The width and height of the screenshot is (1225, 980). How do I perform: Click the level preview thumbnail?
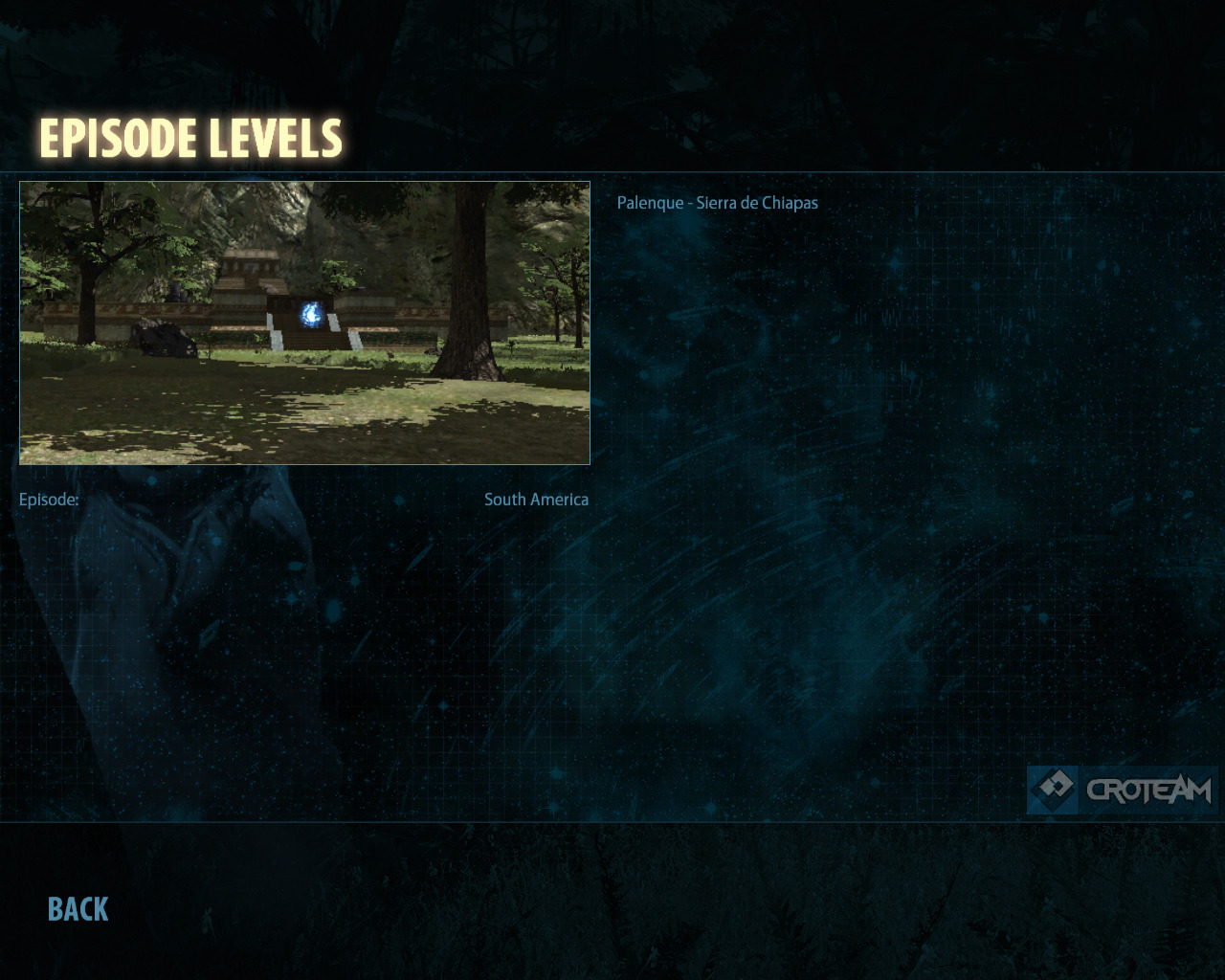point(304,323)
